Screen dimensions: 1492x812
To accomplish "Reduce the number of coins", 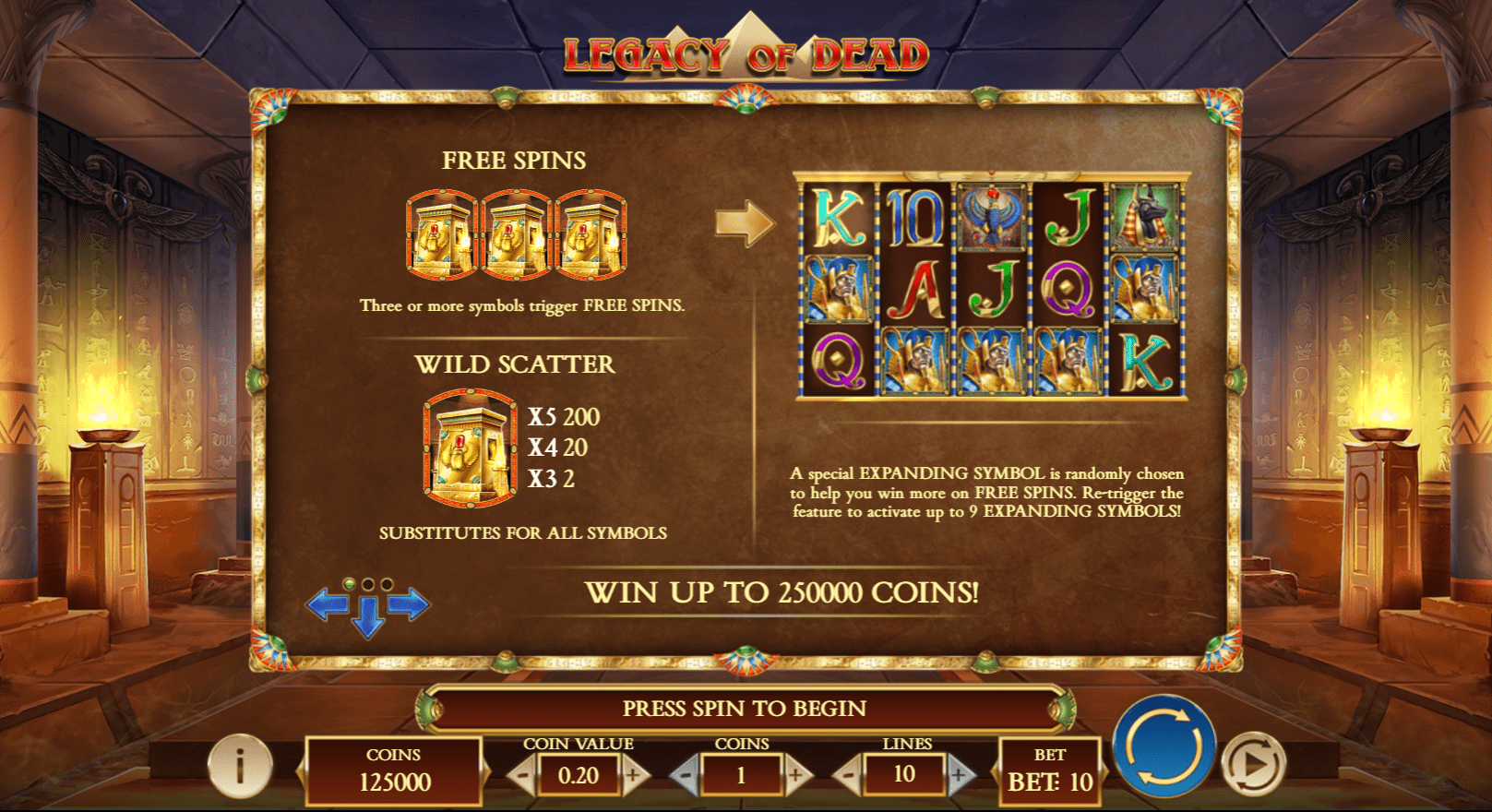I will 685,776.
